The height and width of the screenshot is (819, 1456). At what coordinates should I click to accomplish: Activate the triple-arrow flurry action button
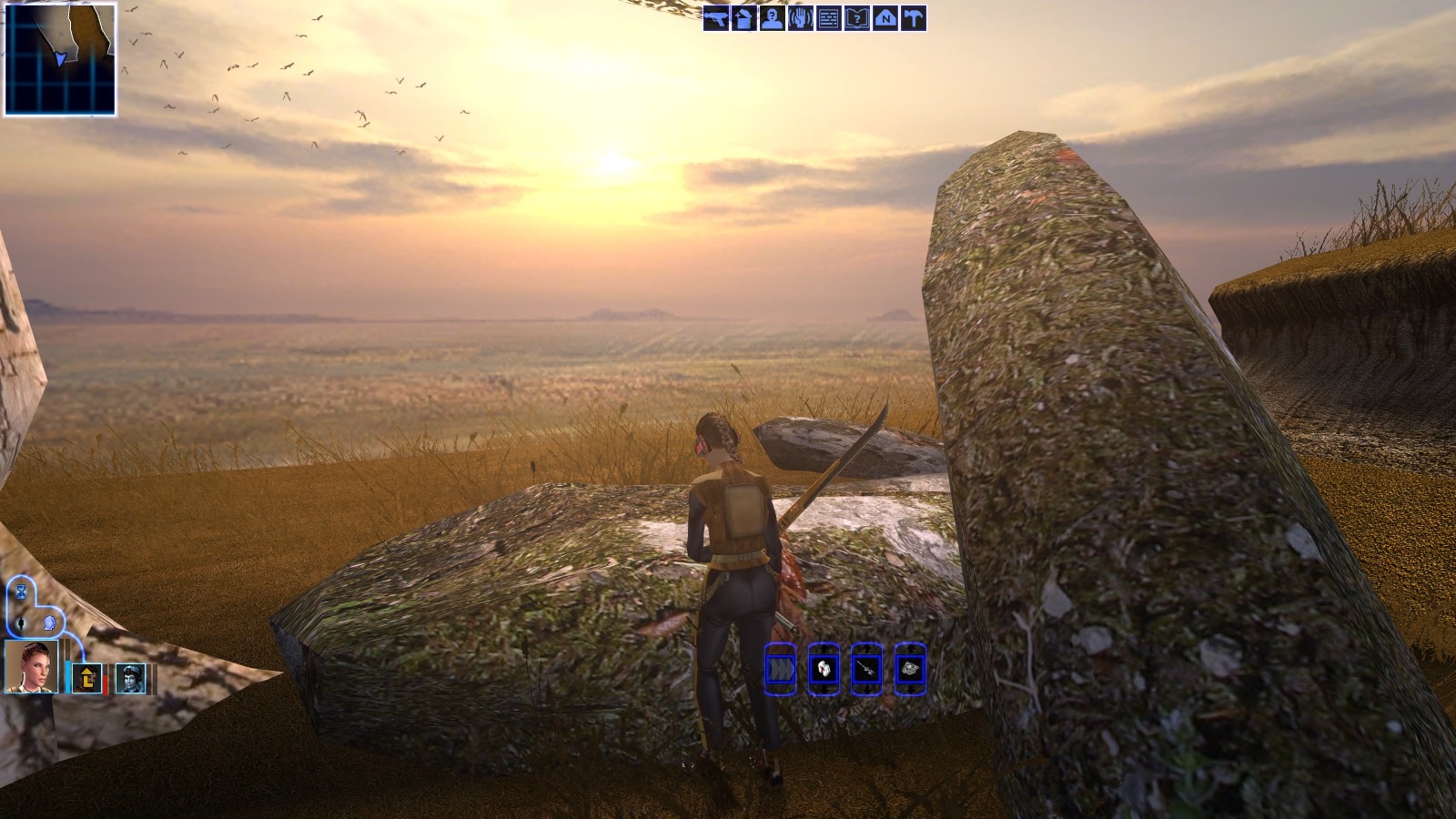pos(781,669)
